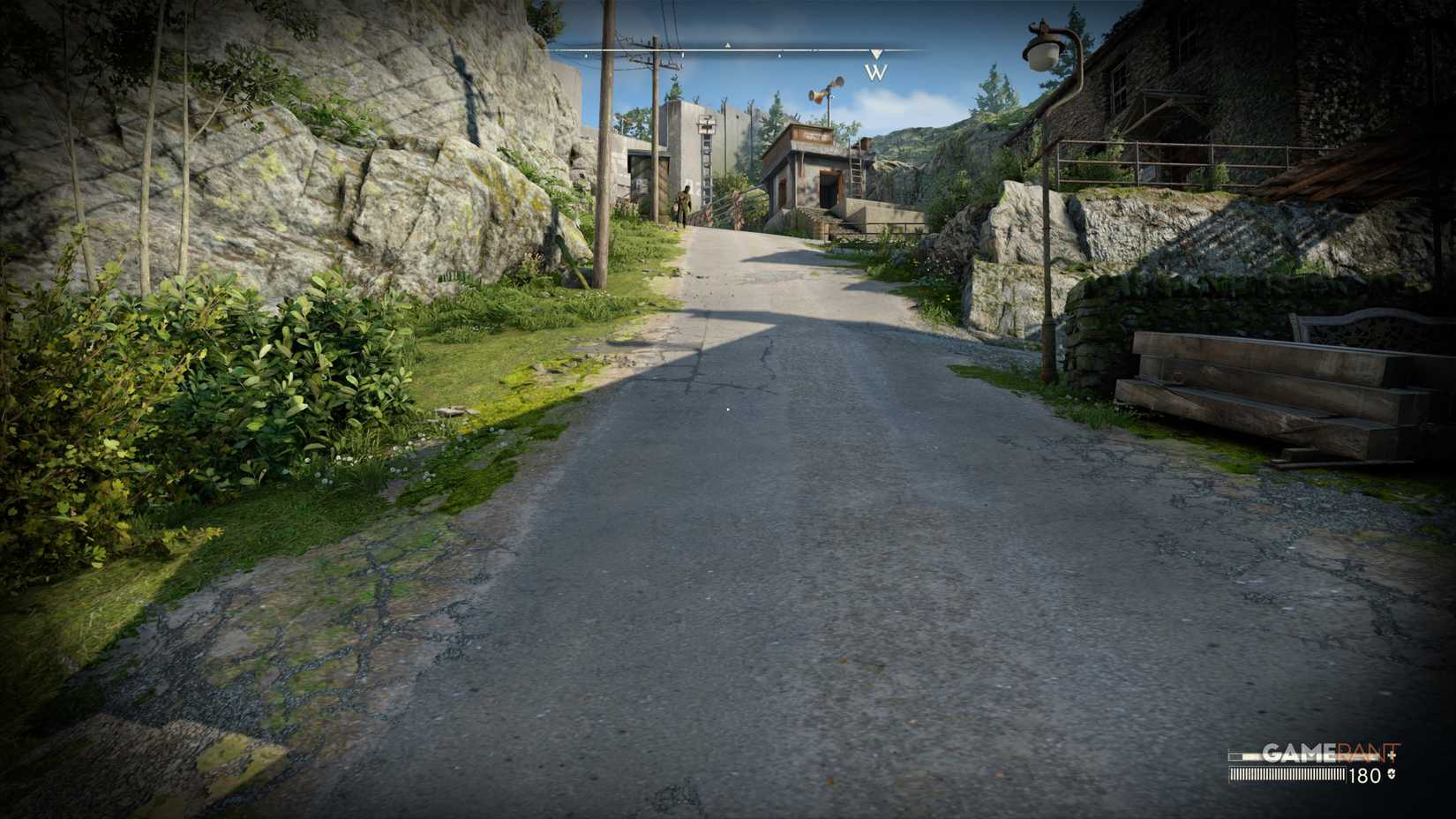Click the small arrow marker mid-compass strip
This screenshot has width=1456, height=819.
[727, 45]
